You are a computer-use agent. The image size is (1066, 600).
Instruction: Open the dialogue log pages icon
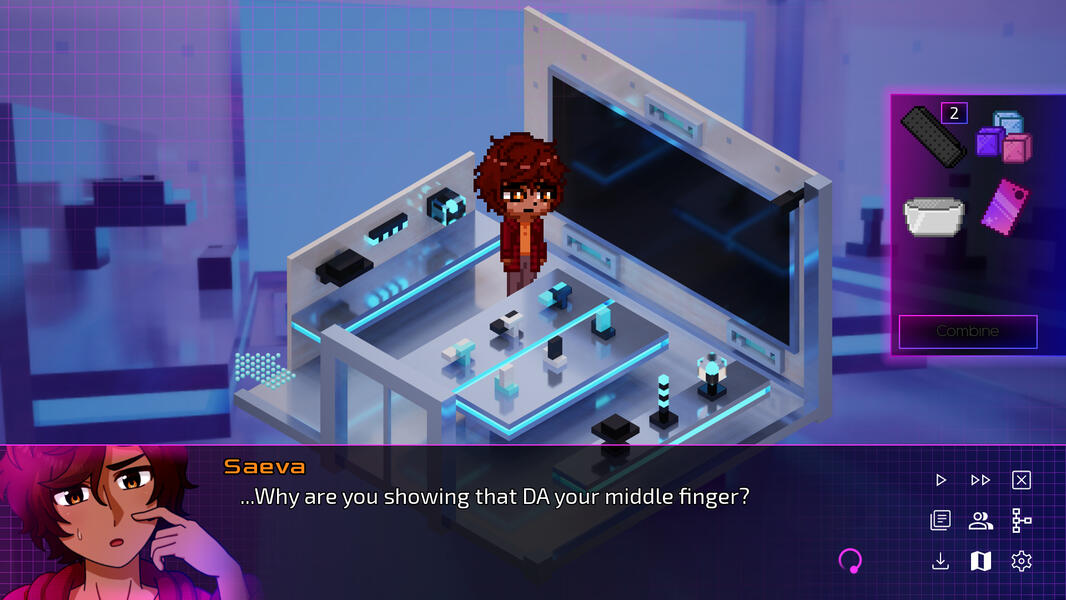click(x=940, y=520)
